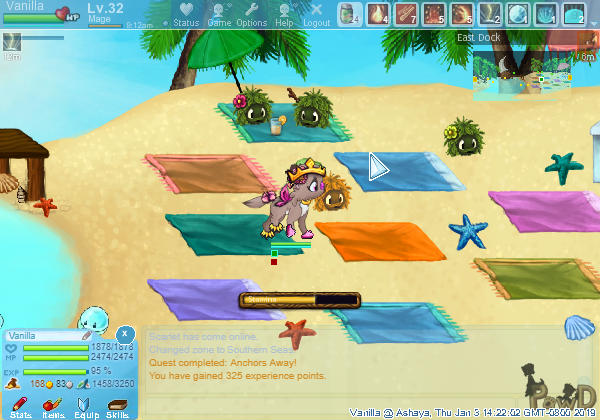This screenshot has height=420, width=600.
Task: Open the Game menu
Action: coord(219,14)
